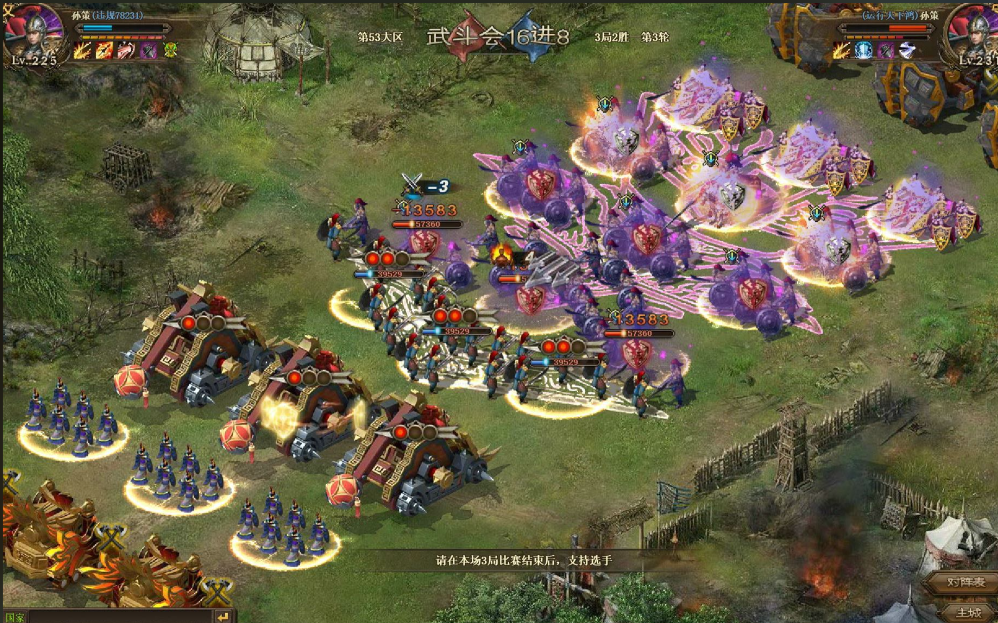This screenshot has width=998, height=623.
Task: Select the 国家 chat channel label
Action: pos(14,617)
